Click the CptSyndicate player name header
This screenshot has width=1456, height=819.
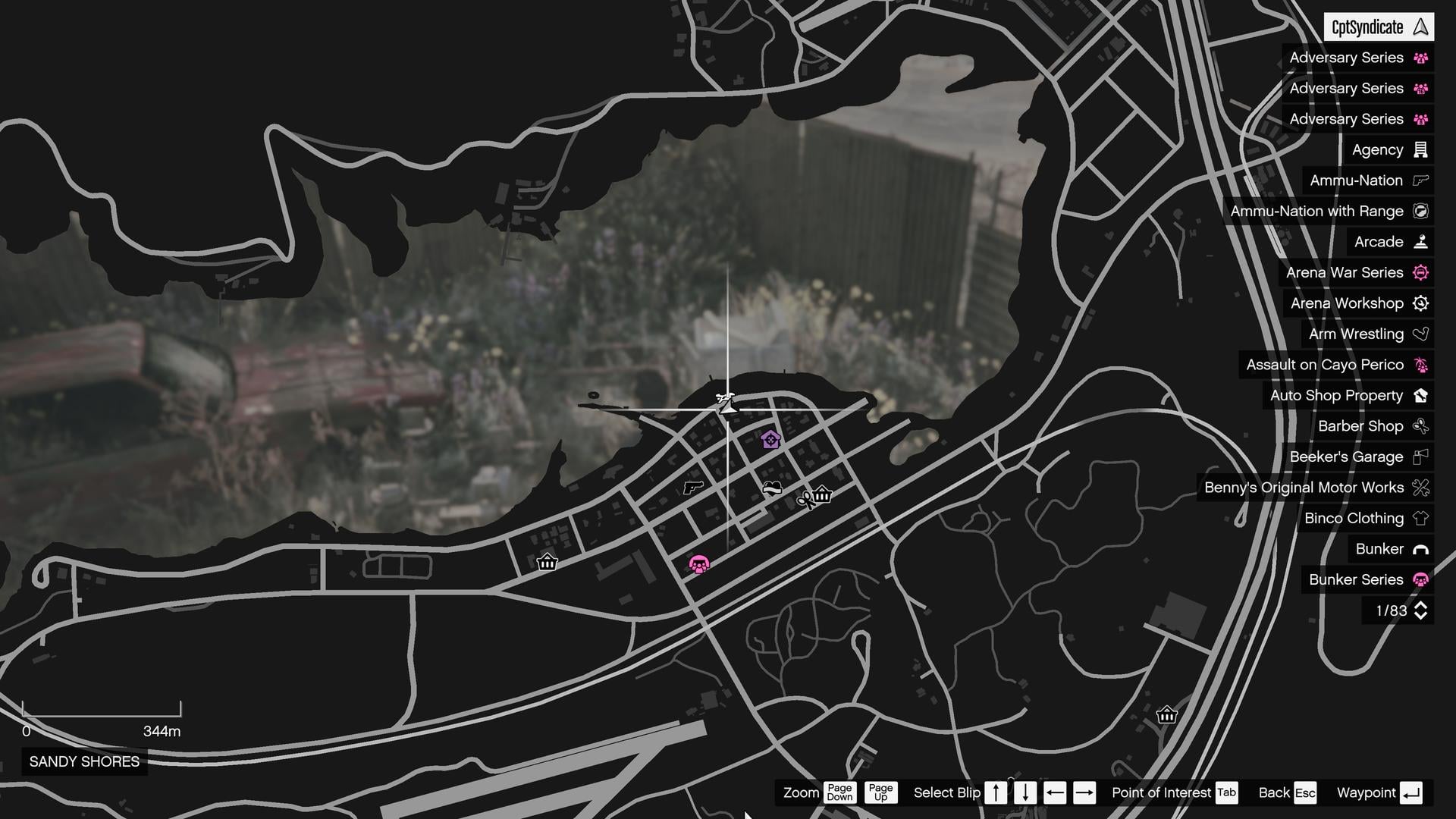coord(1377,27)
